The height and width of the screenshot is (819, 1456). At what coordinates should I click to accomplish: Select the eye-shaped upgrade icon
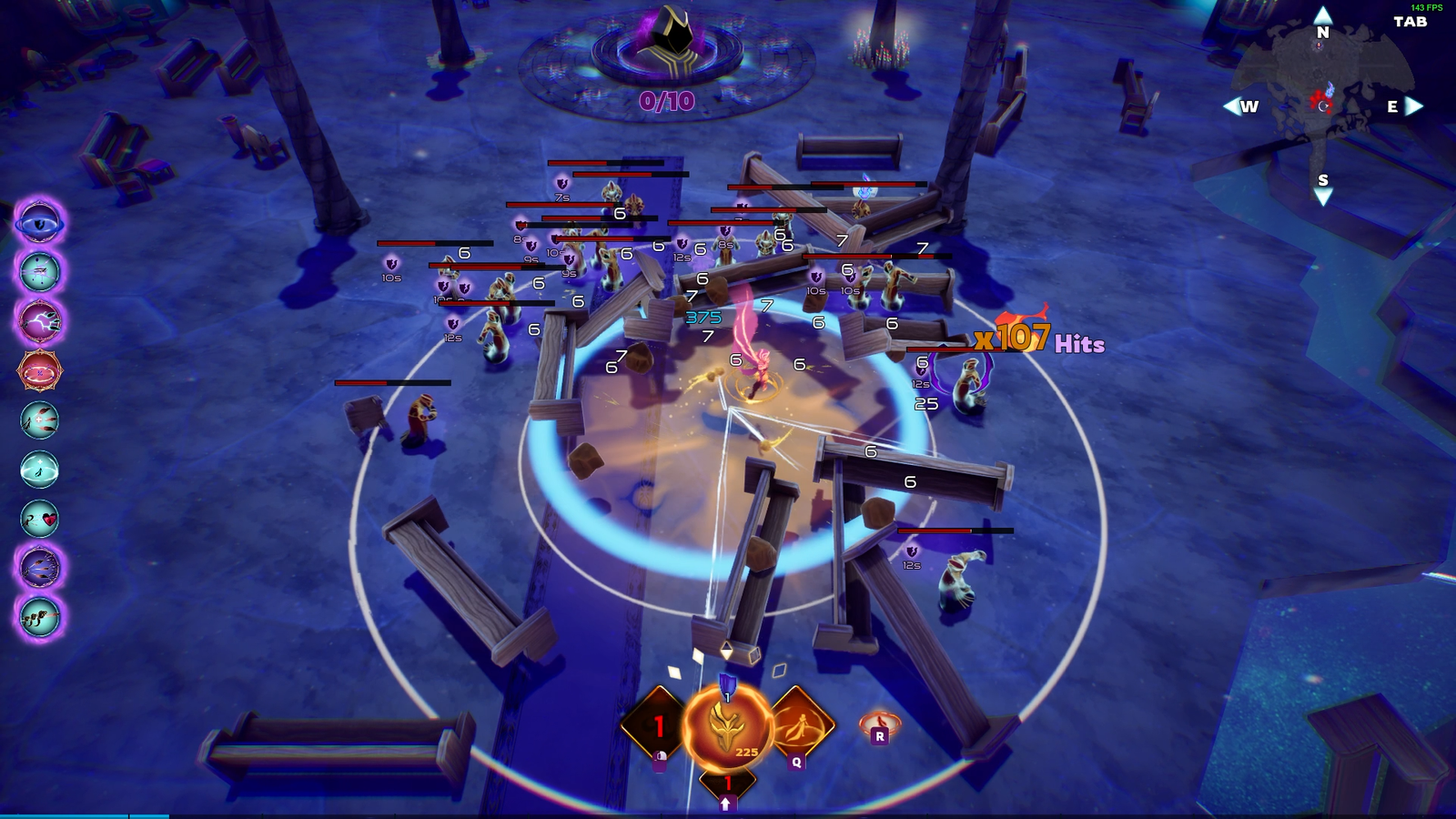pyautogui.click(x=39, y=222)
